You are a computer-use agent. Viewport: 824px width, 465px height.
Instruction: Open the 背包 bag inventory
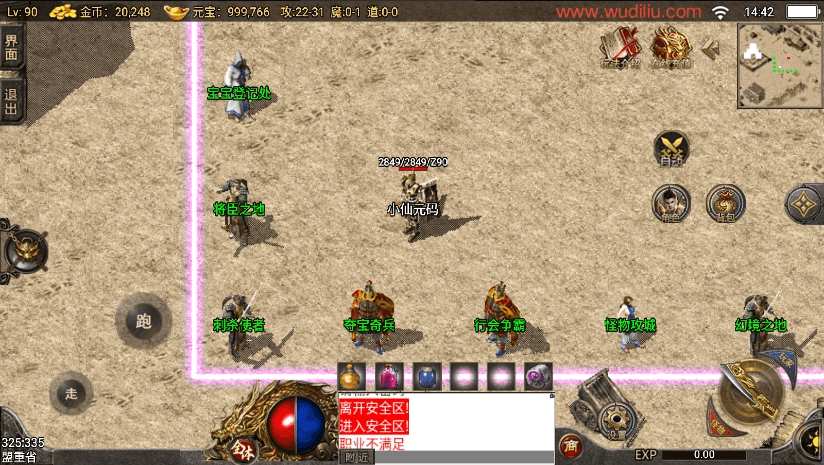(x=724, y=202)
